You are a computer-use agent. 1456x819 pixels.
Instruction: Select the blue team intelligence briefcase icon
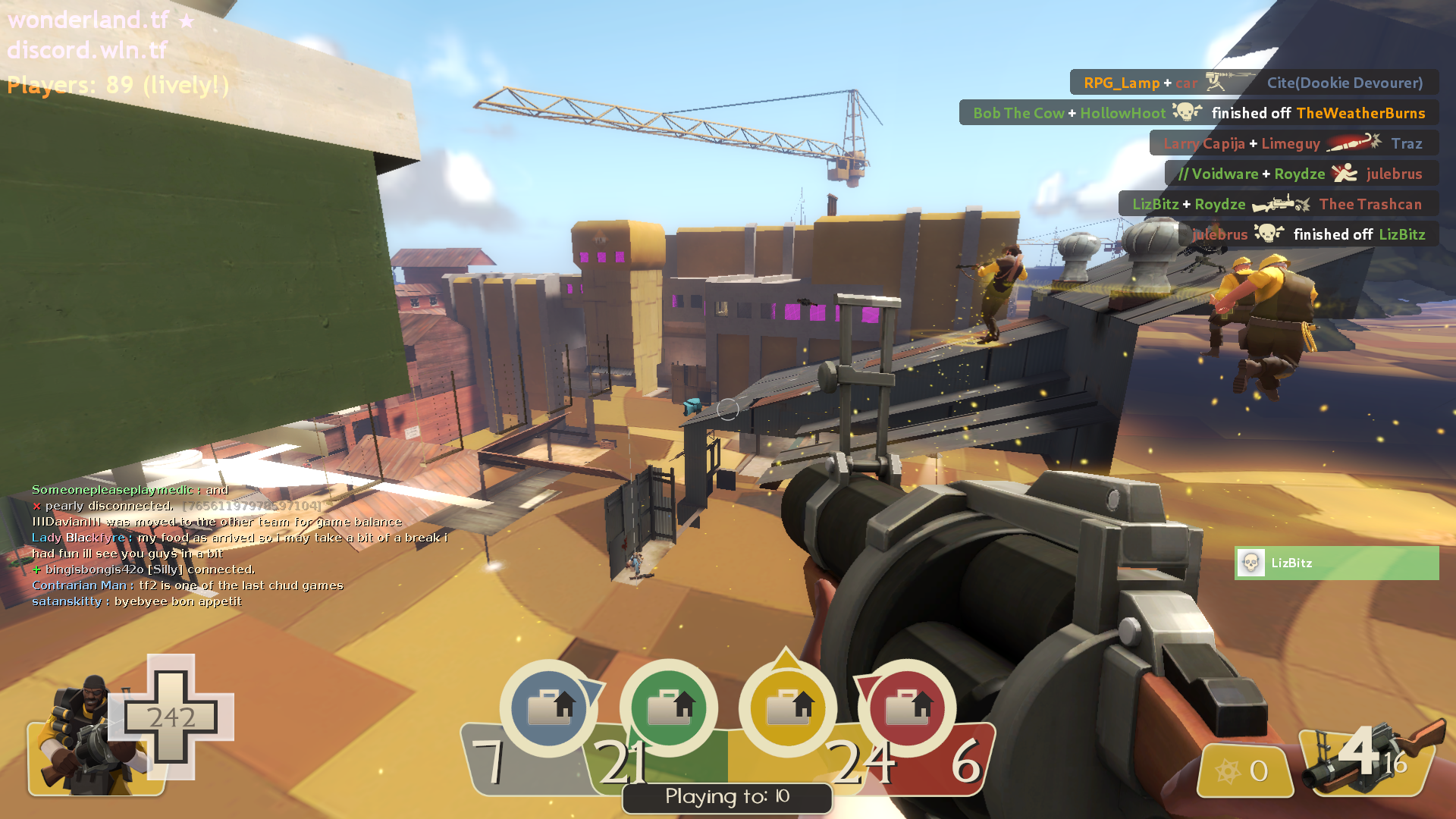(549, 708)
